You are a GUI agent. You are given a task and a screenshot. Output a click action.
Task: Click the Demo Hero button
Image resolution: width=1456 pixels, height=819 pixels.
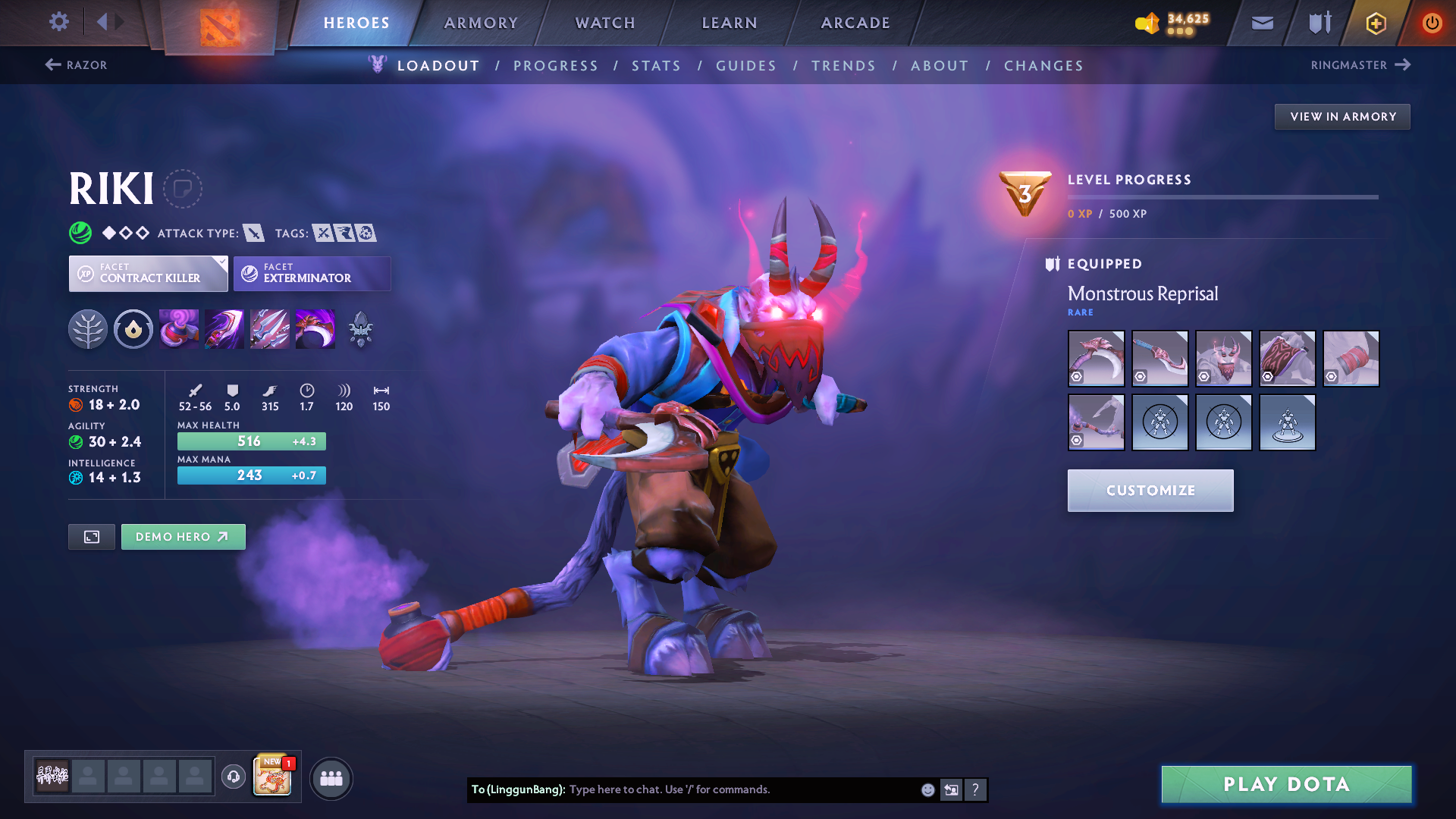pos(183,536)
